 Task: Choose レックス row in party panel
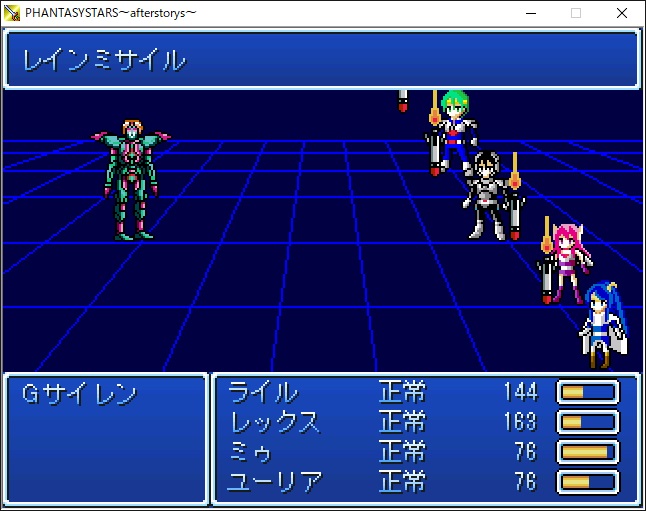pos(275,422)
